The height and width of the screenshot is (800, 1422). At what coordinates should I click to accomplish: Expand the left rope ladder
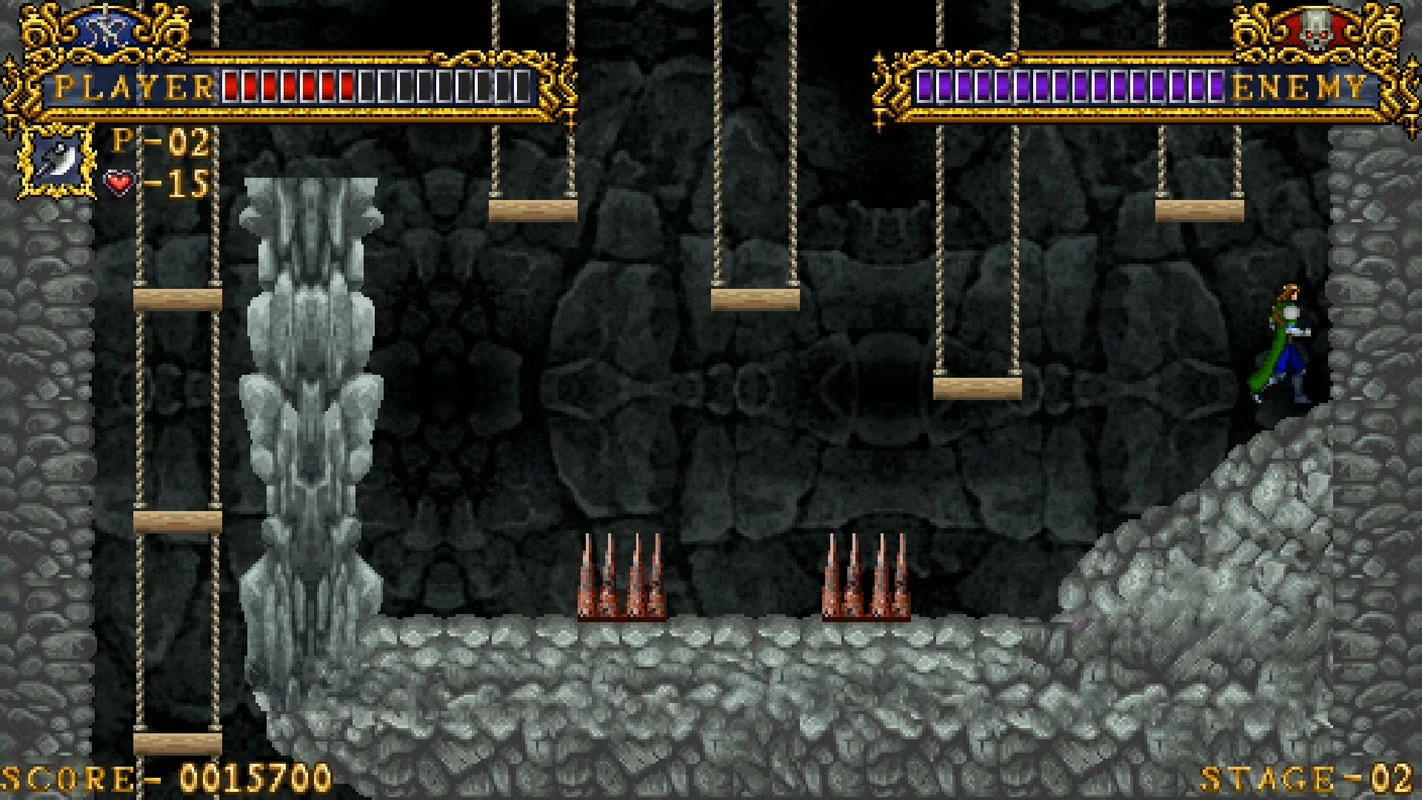tap(173, 450)
